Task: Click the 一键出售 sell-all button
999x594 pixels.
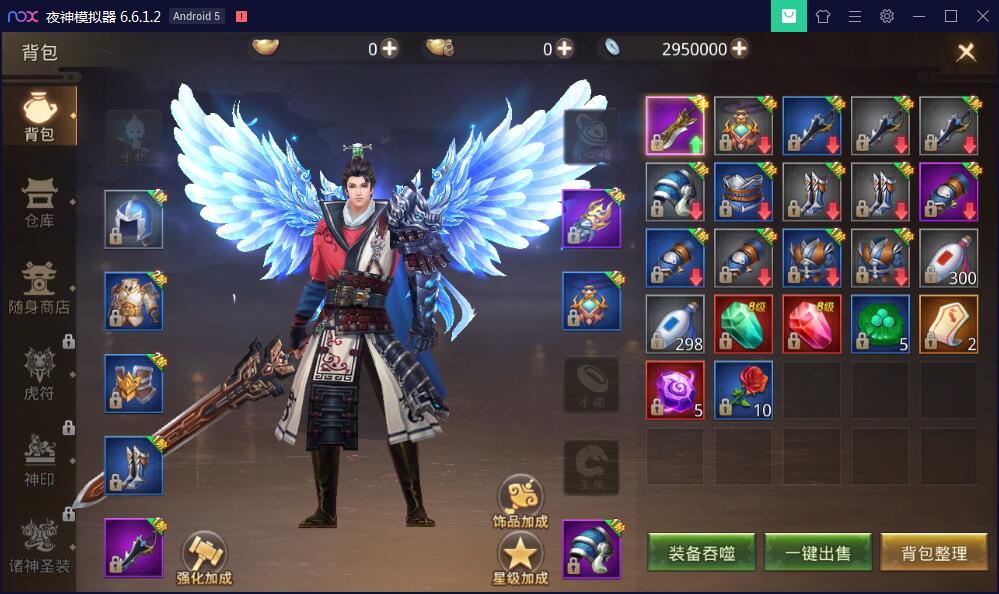Action: (817, 553)
